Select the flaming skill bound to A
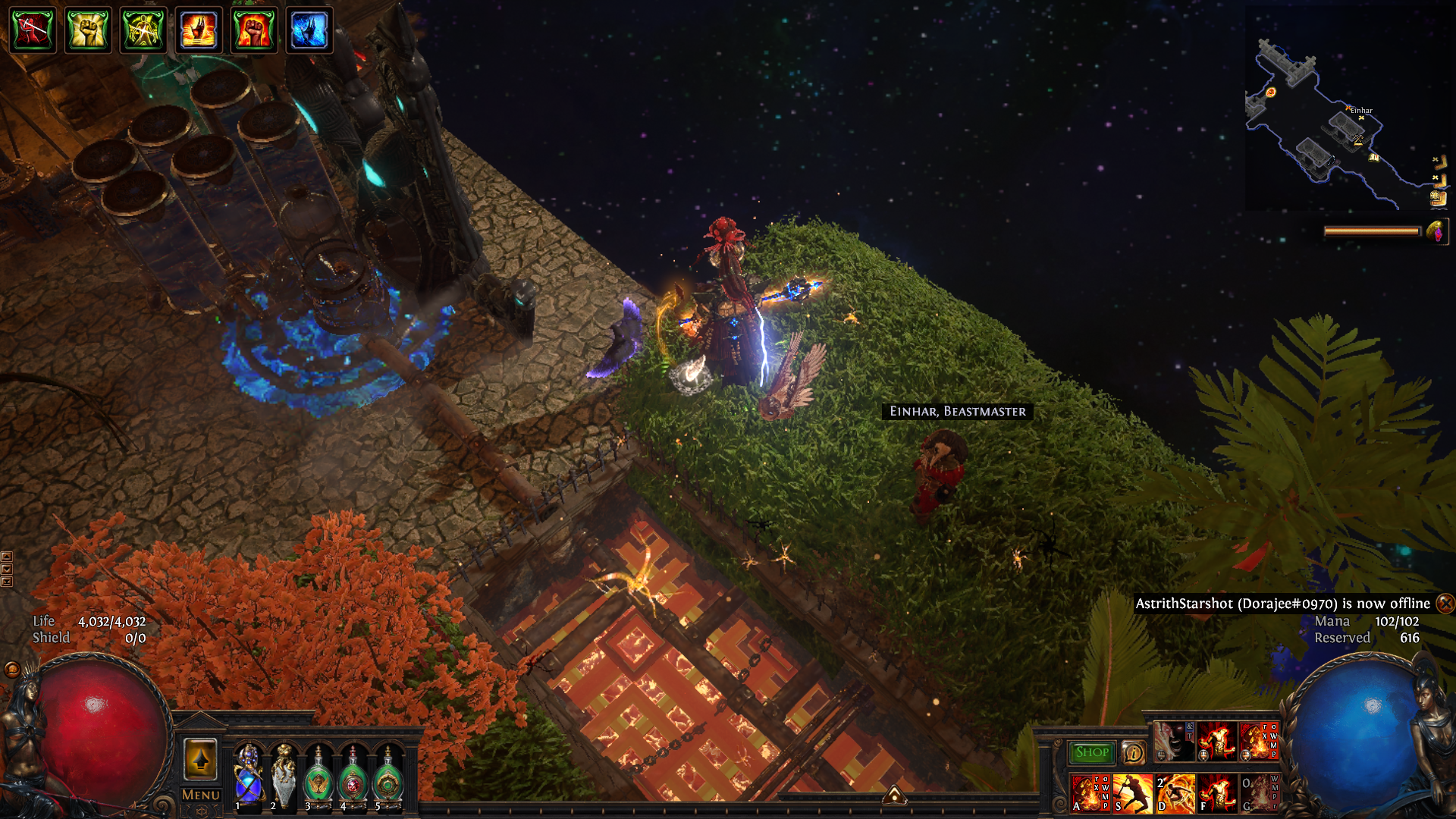Viewport: 1456px width, 819px height. (1090, 792)
